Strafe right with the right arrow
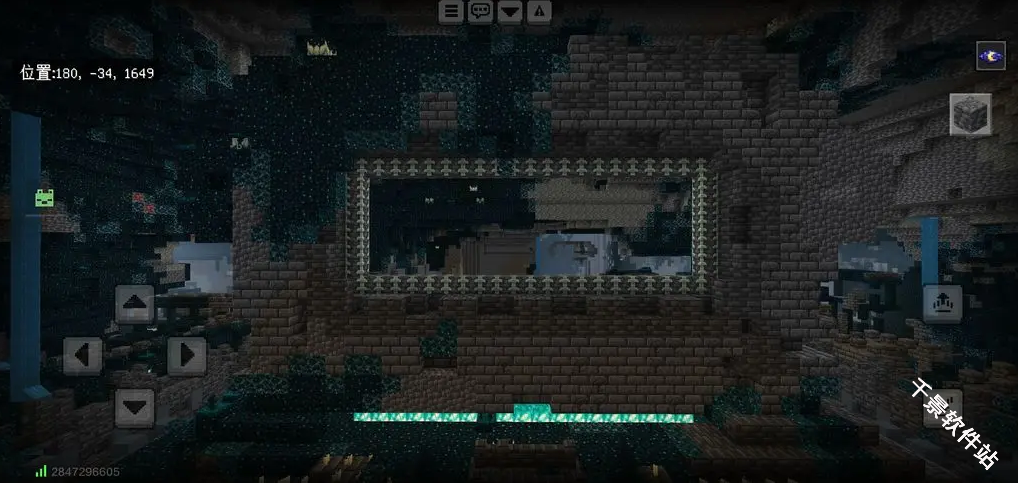This screenshot has width=1018, height=483. point(187,355)
